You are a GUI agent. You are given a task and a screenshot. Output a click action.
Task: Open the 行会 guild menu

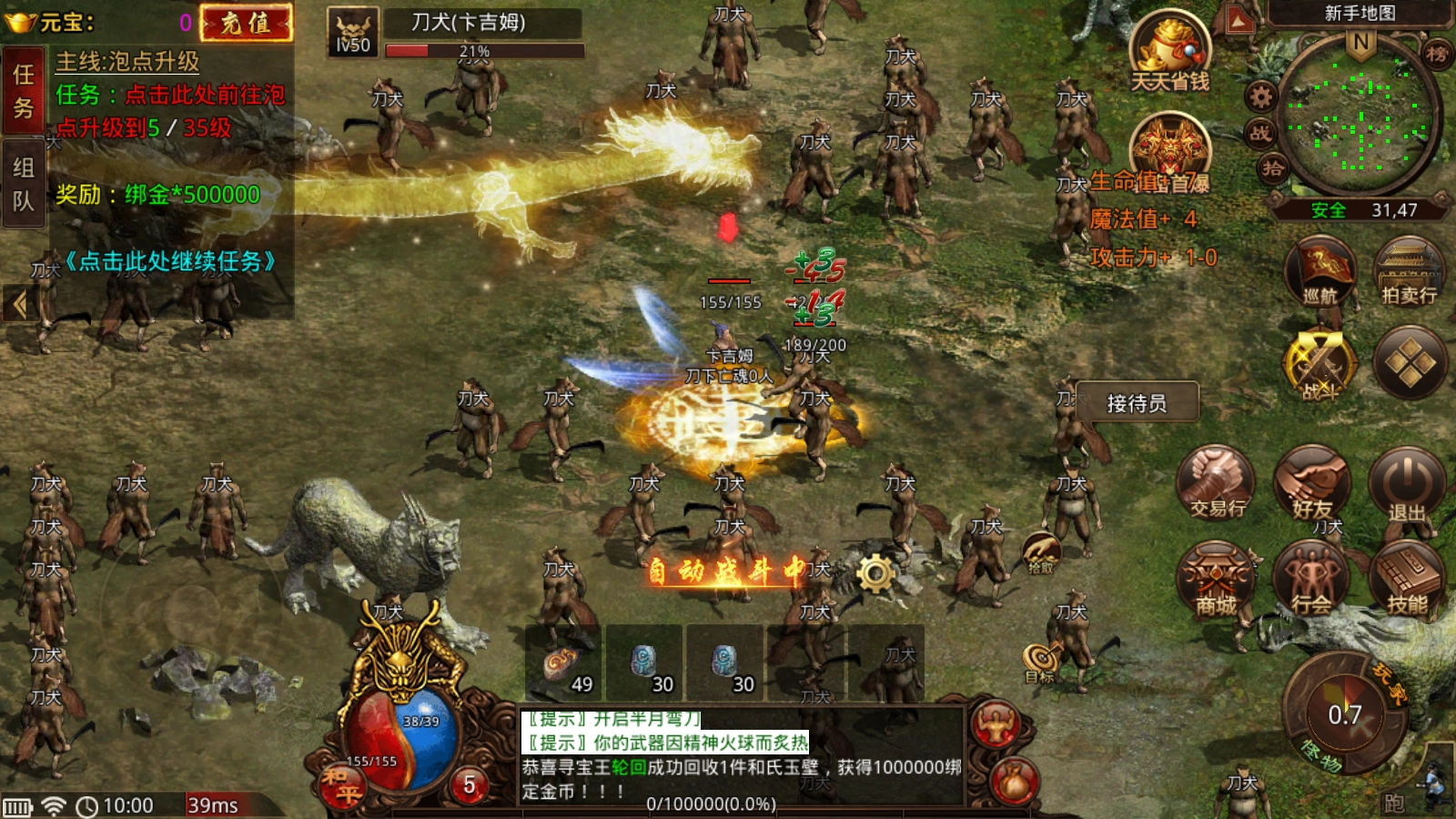tap(1311, 579)
